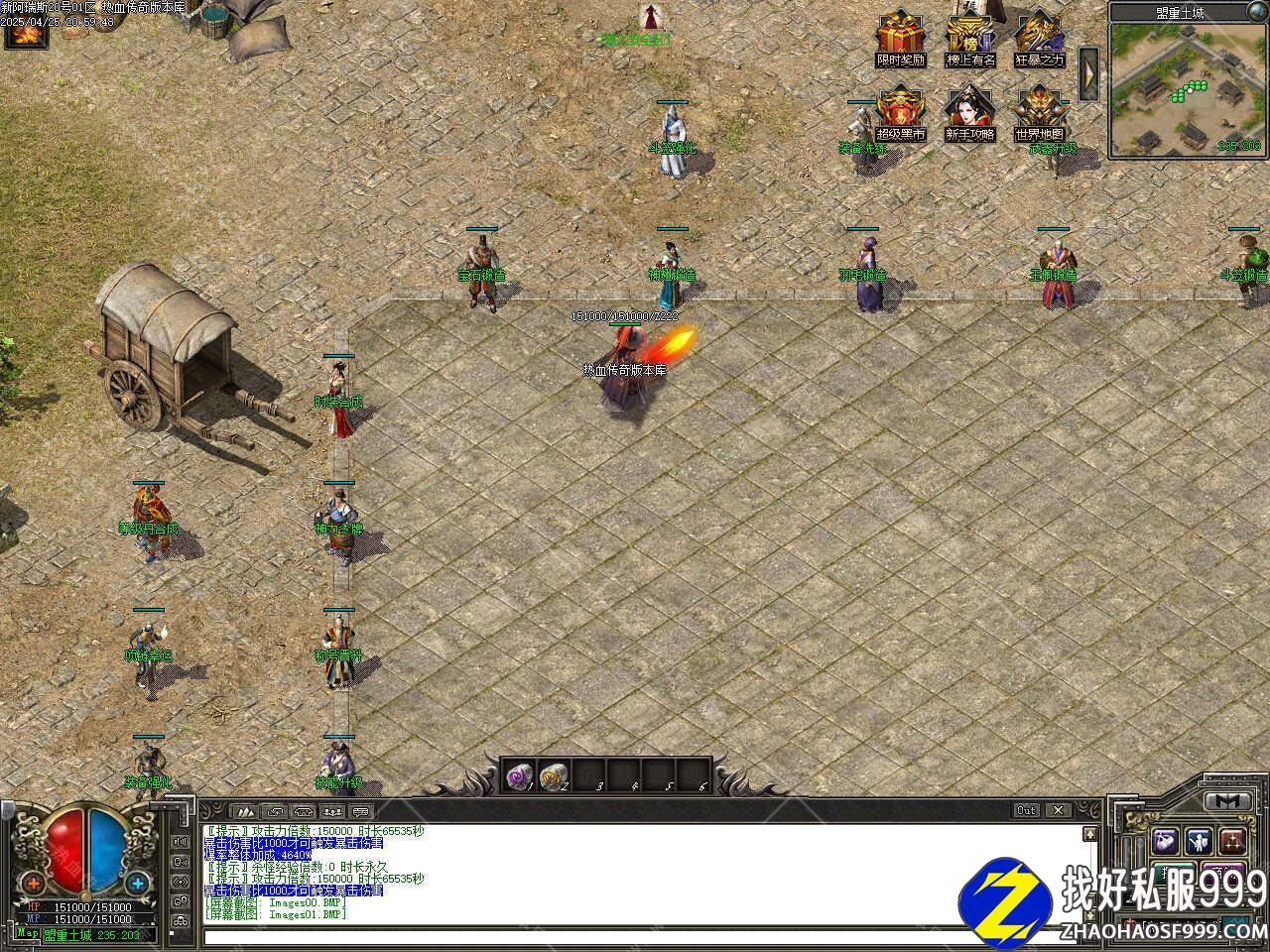This screenshot has height=952, width=1270.
Task: Open the 限时奖励 gift box reward
Action: 900,36
